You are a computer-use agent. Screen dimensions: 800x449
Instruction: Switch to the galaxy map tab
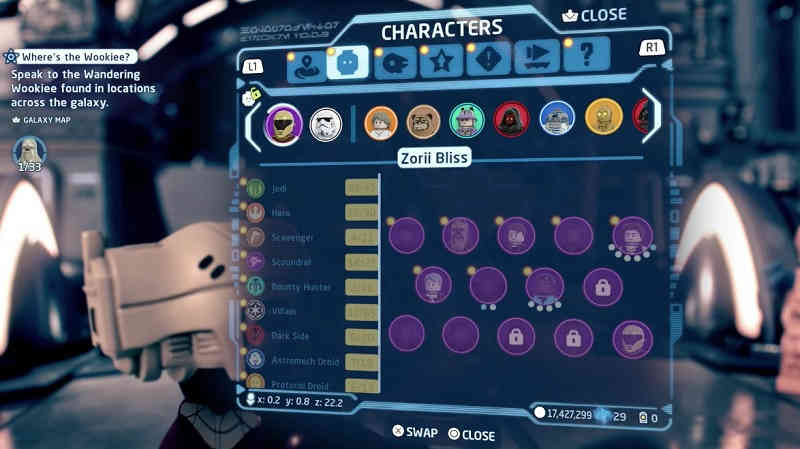[x=304, y=64]
